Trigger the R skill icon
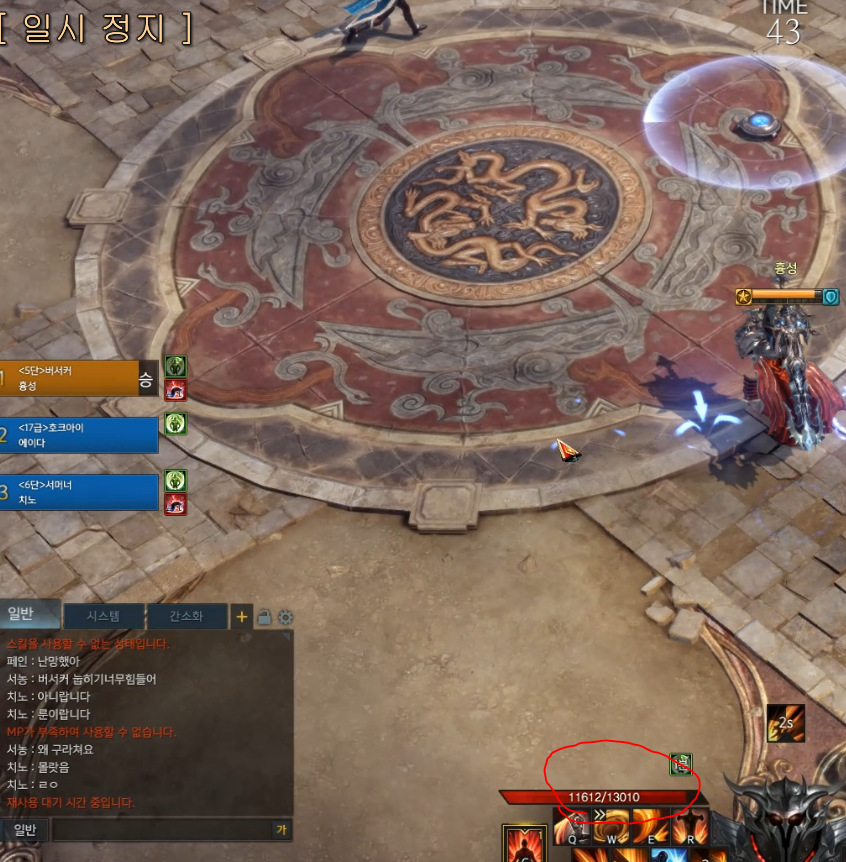 (x=689, y=827)
